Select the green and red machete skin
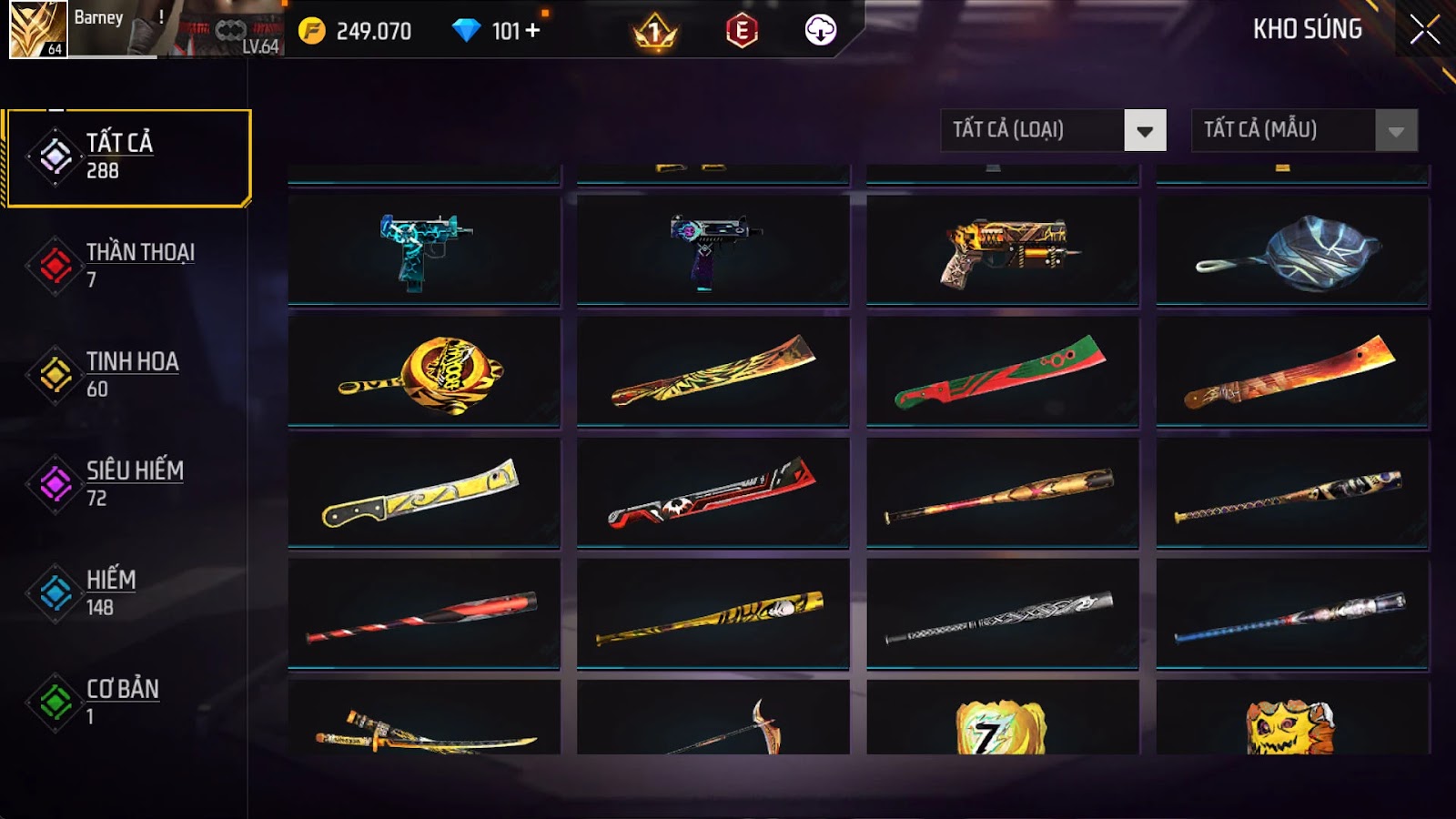This screenshot has width=1456, height=819. [x=1003, y=371]
